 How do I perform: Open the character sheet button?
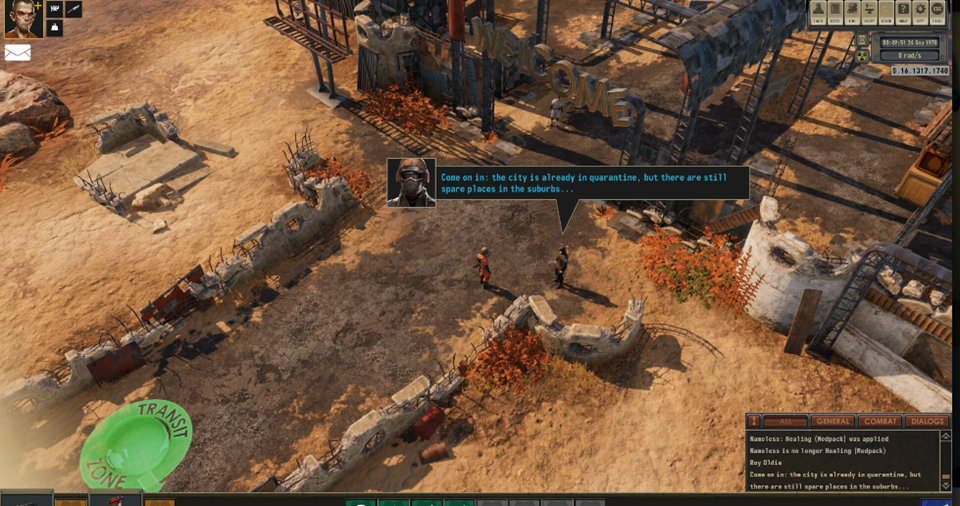819,11
